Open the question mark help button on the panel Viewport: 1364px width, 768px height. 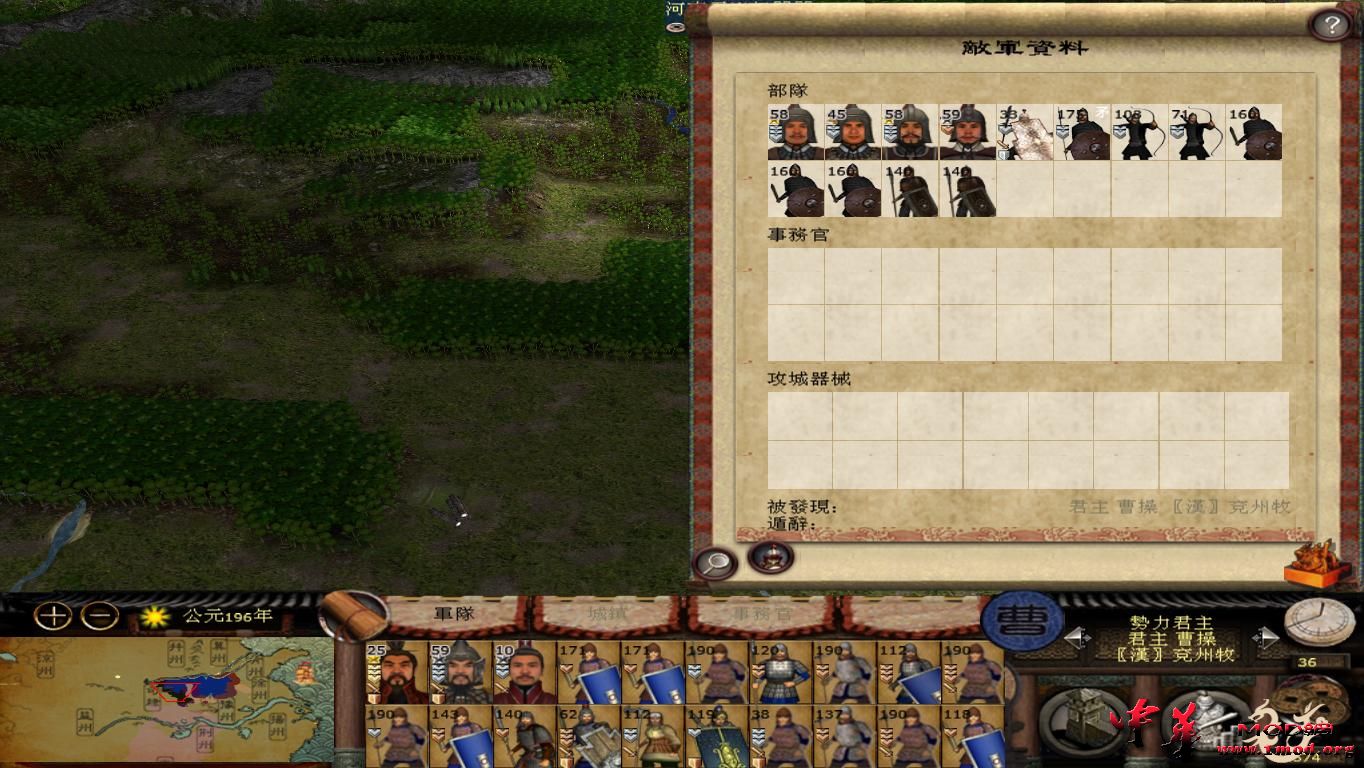pos(1331,24)
